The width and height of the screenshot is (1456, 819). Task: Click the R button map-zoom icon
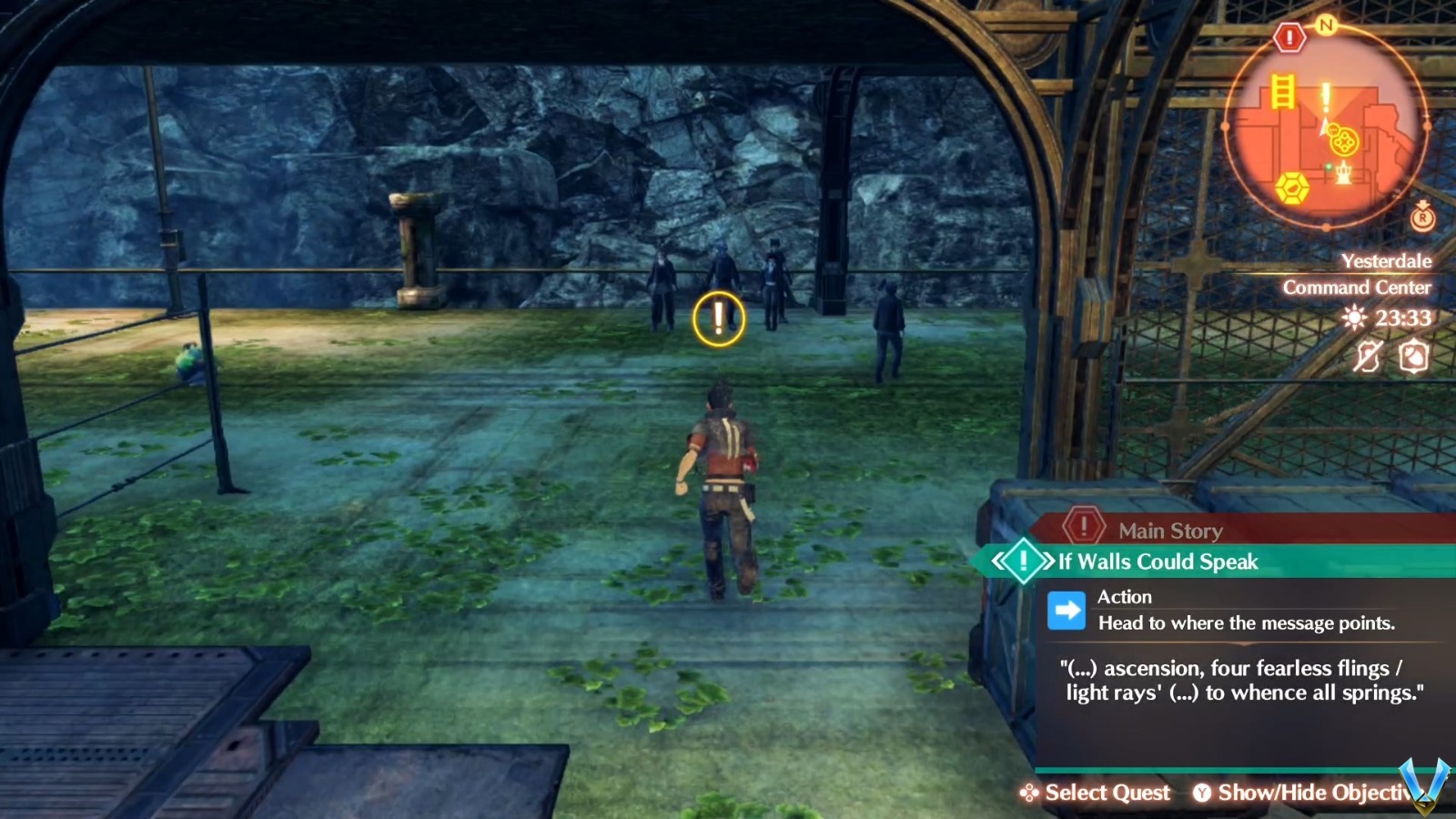(x=1421, y=218)
